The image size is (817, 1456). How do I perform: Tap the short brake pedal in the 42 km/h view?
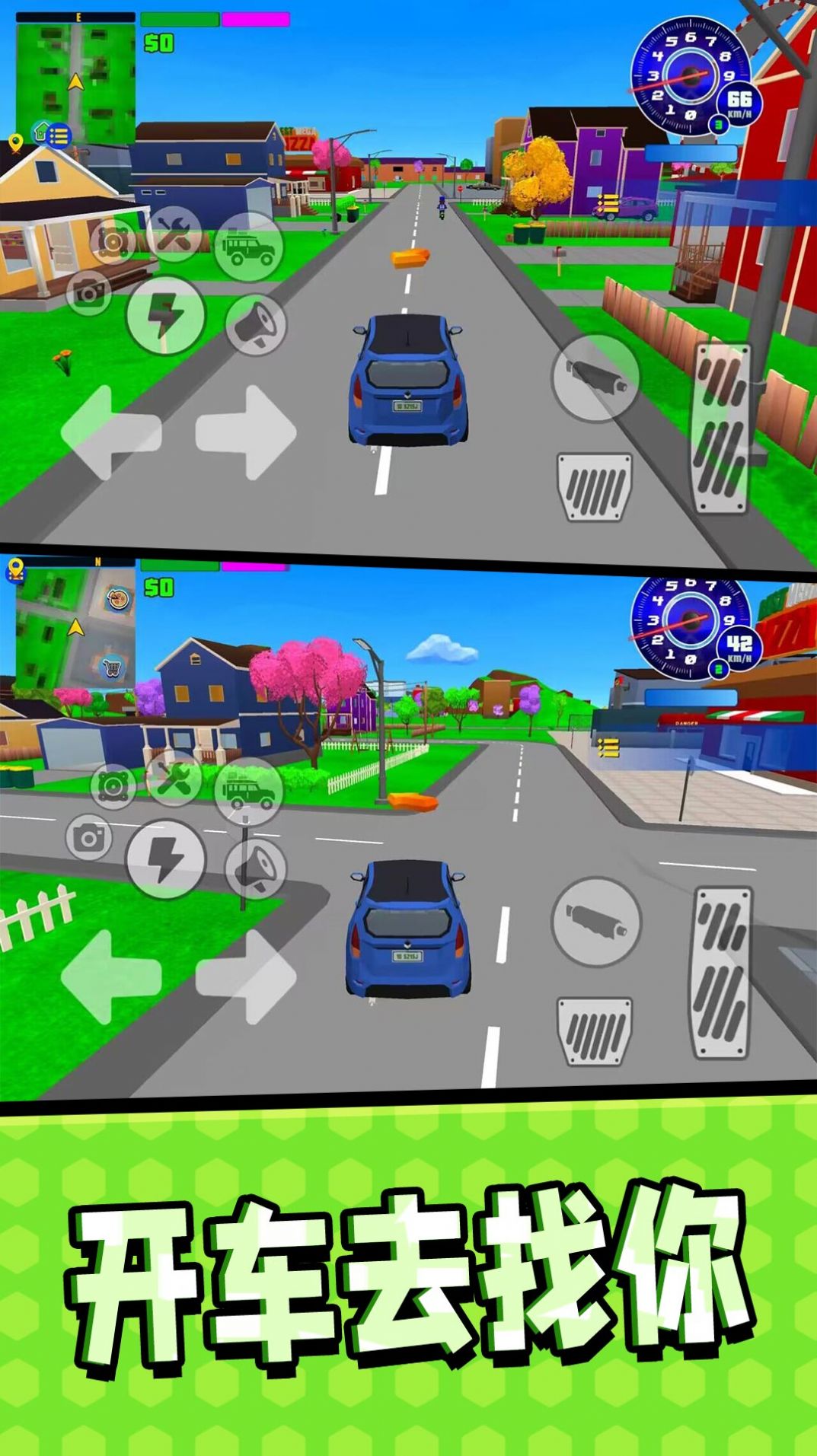[x=595, y=1031]
